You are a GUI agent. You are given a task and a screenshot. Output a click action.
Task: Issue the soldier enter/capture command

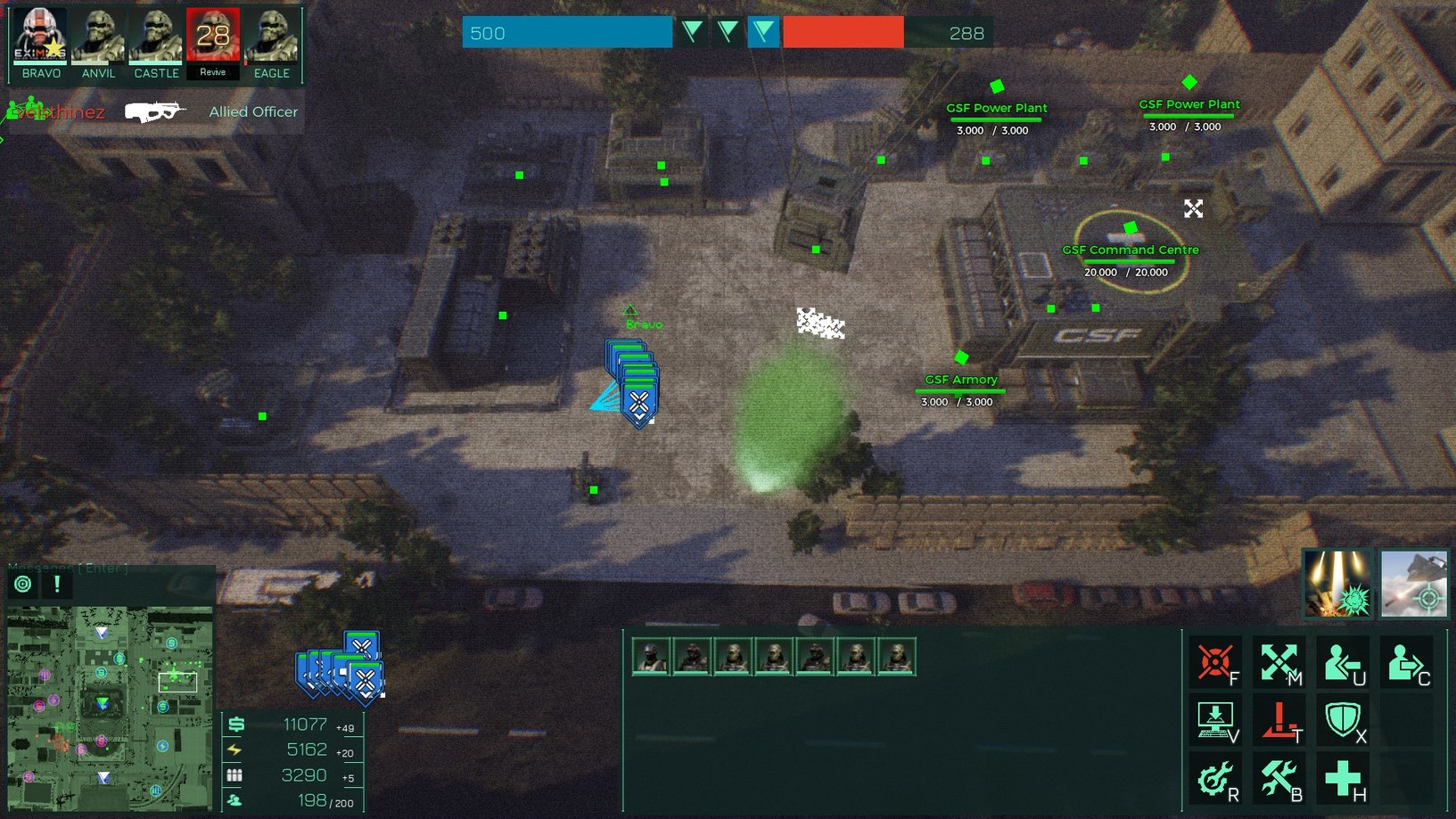[1405, 662]
